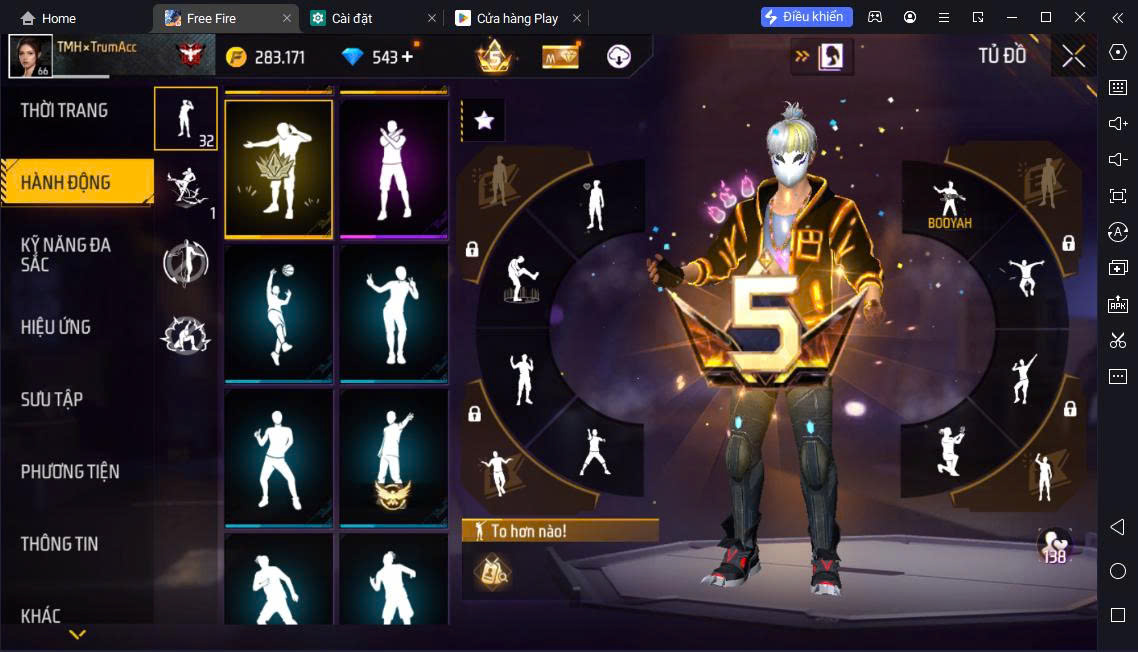Pick the basketball shooting emote
This screenshot has width=1138, height=652.
279,313
